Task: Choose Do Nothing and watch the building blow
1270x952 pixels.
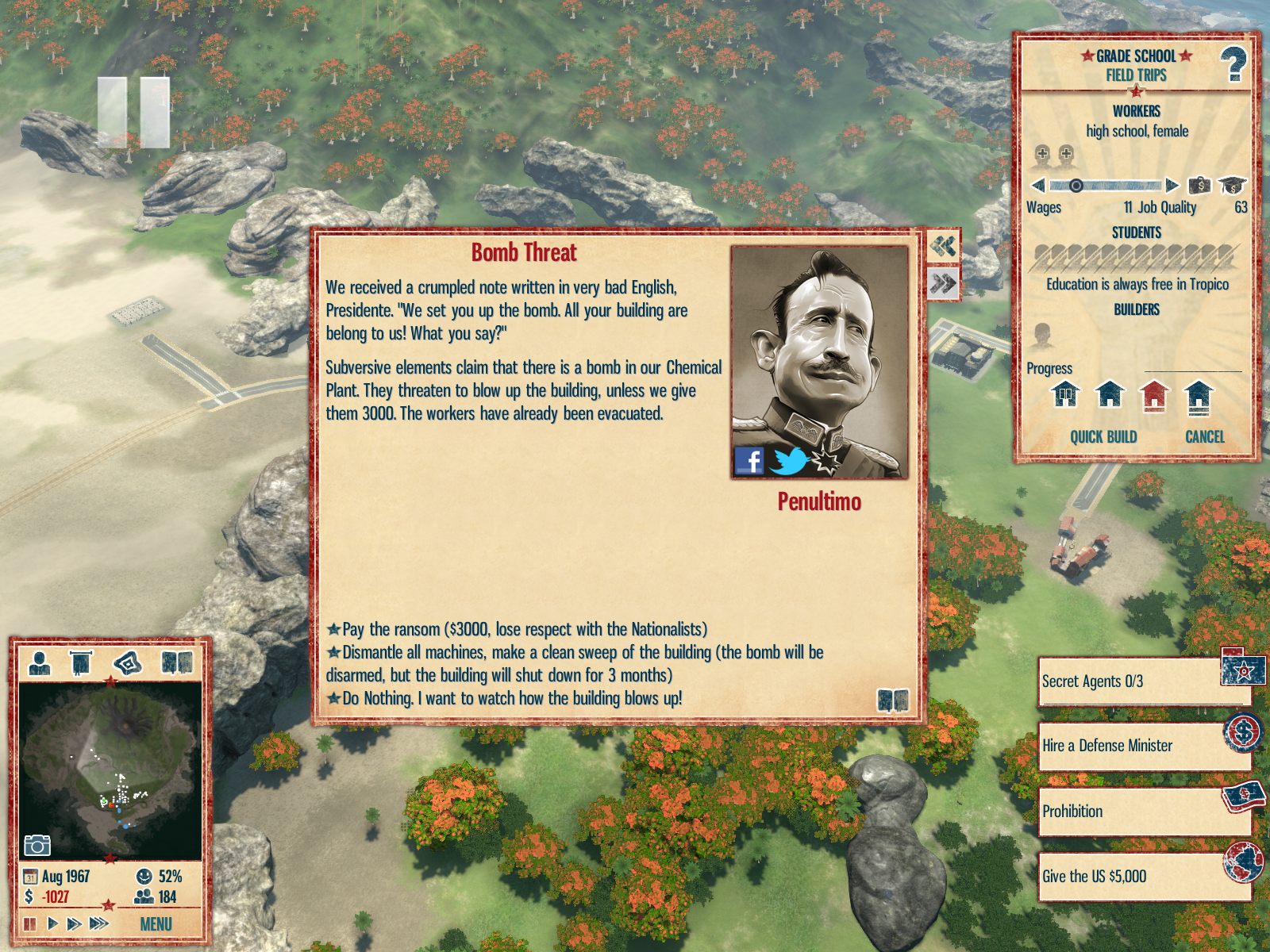Action: click(512, 699)
